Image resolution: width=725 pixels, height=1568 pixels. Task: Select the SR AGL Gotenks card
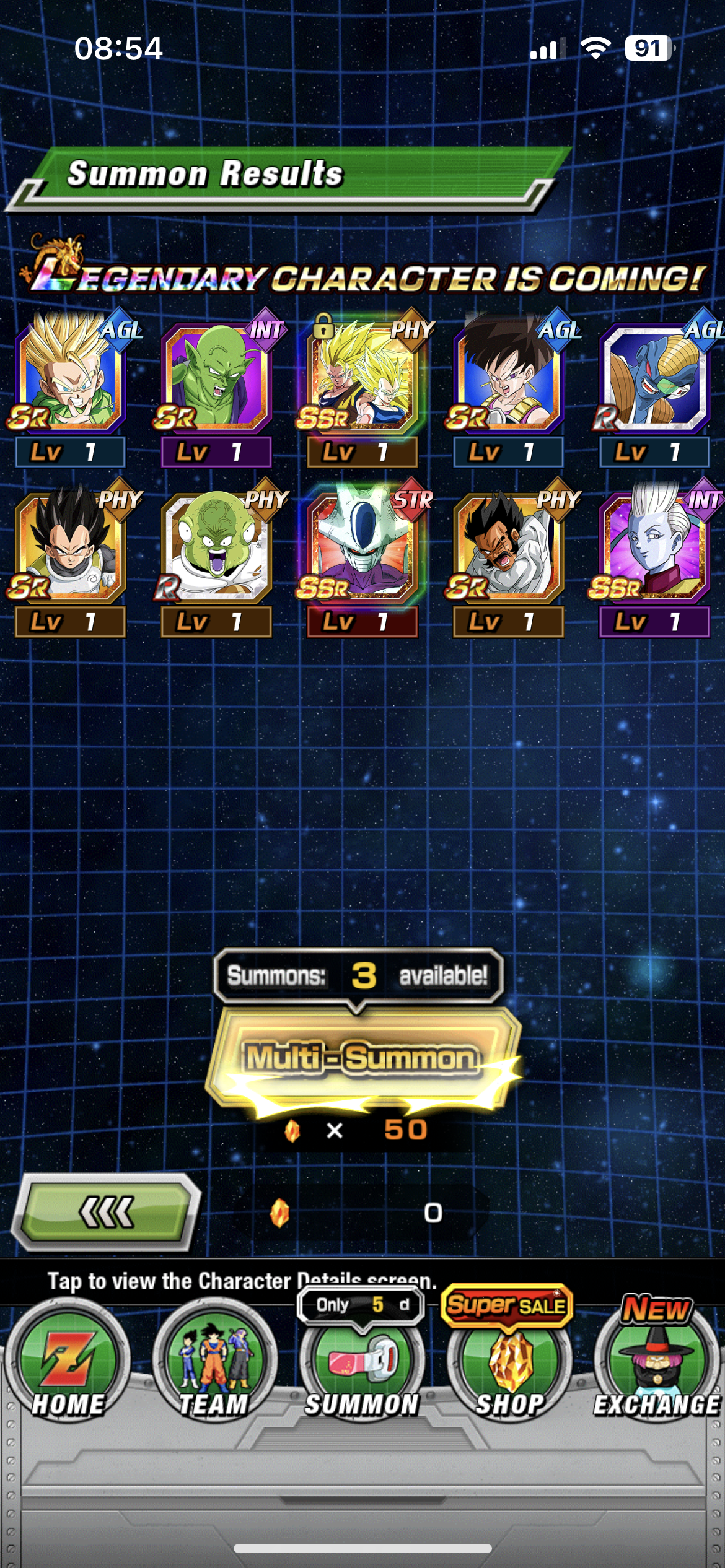(x=69, y=379)
